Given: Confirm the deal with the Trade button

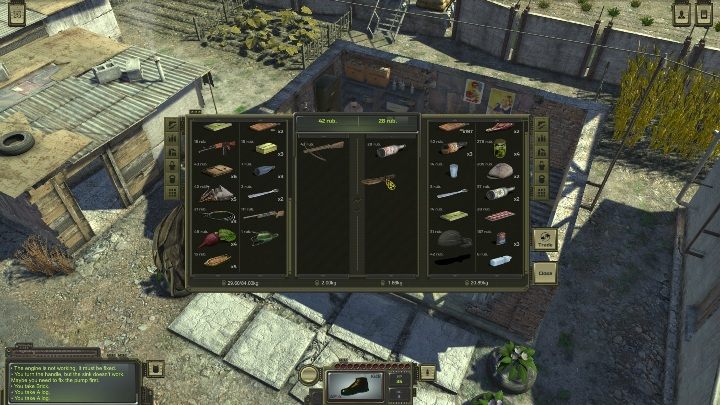Looking at the screenshot, I should (x=545, y=242).
